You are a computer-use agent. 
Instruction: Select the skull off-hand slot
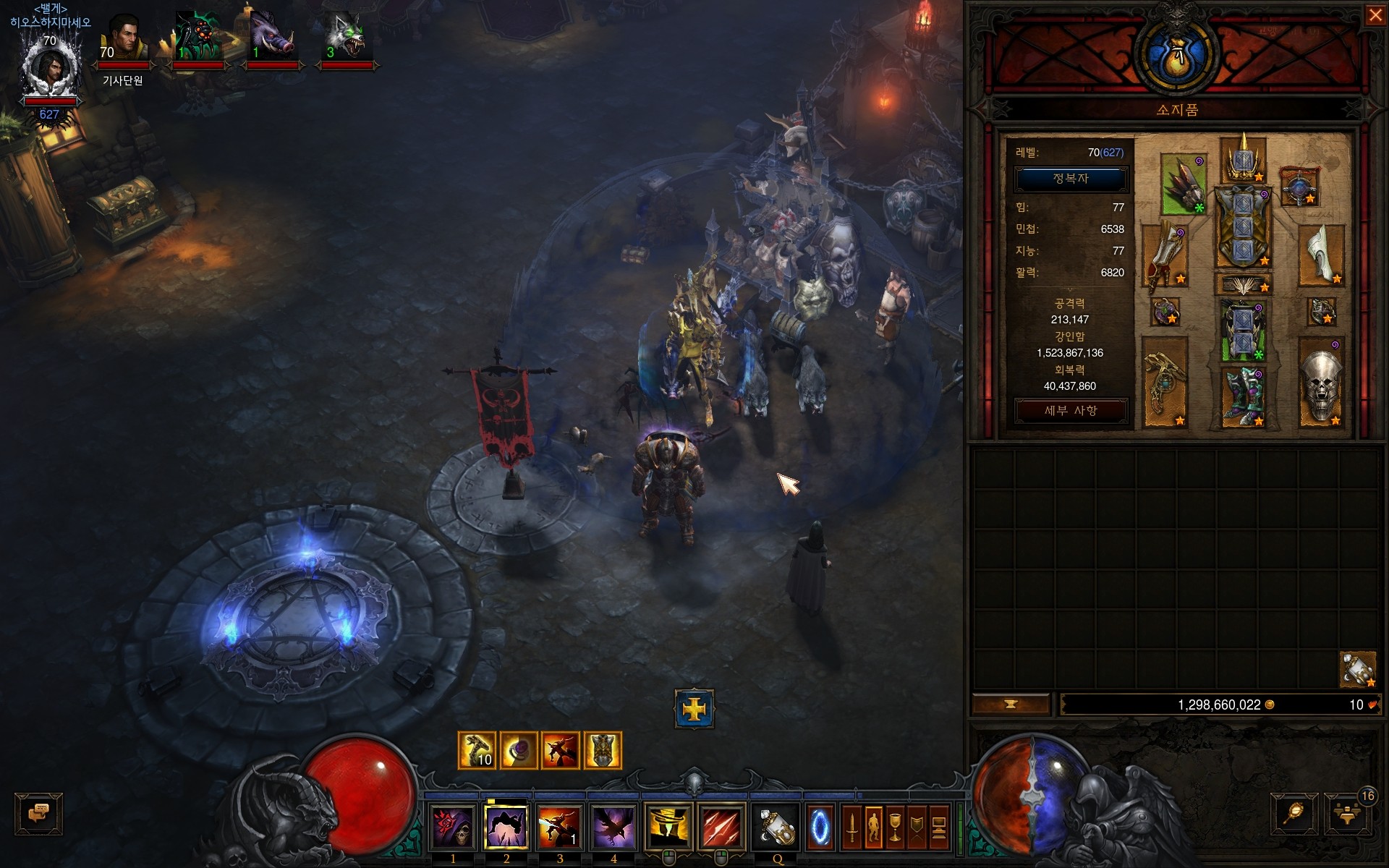pyautogui.click(x=1321, y=381)
